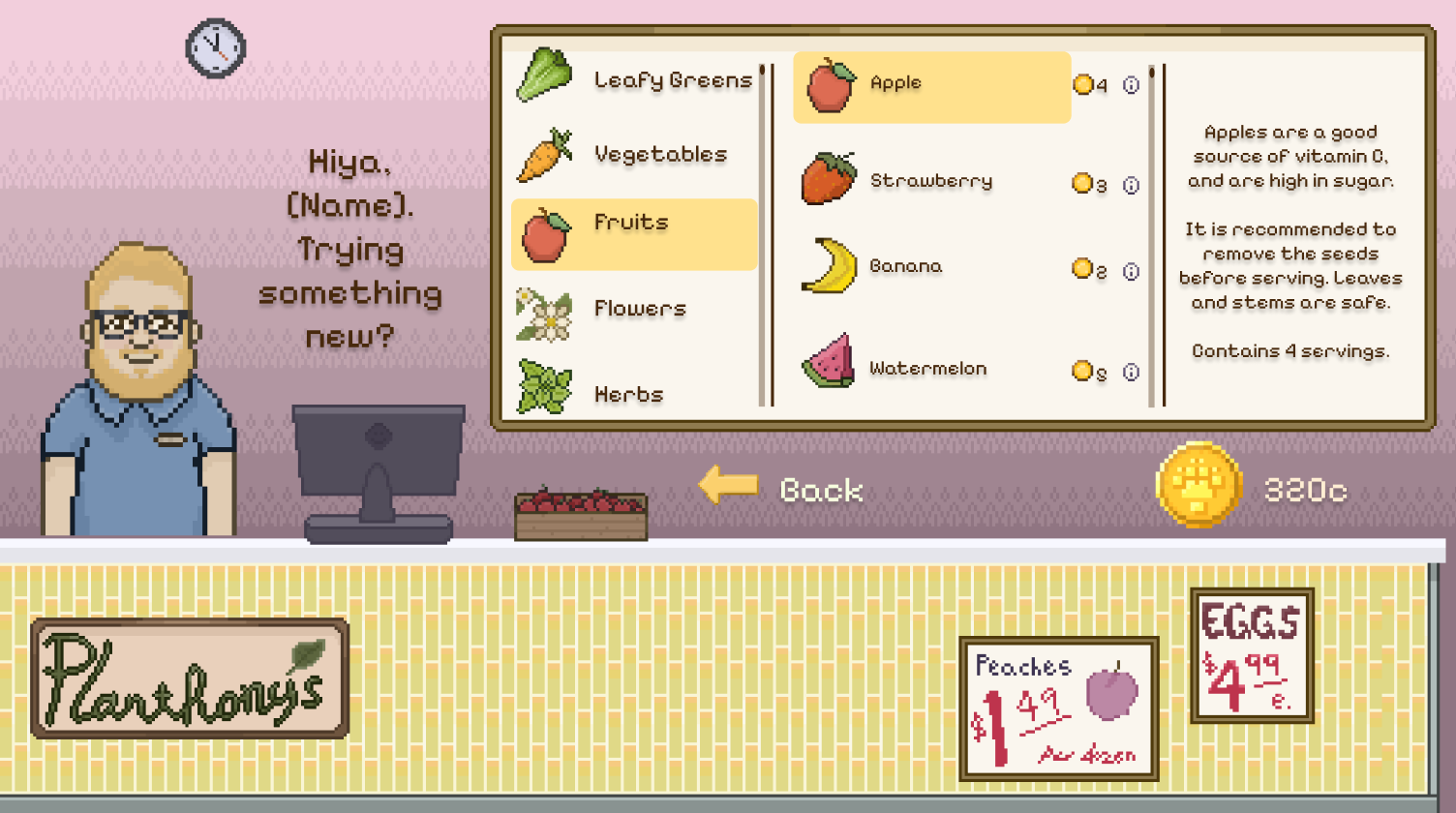Expand the Vegetables category entry

[x=633, y=153]
